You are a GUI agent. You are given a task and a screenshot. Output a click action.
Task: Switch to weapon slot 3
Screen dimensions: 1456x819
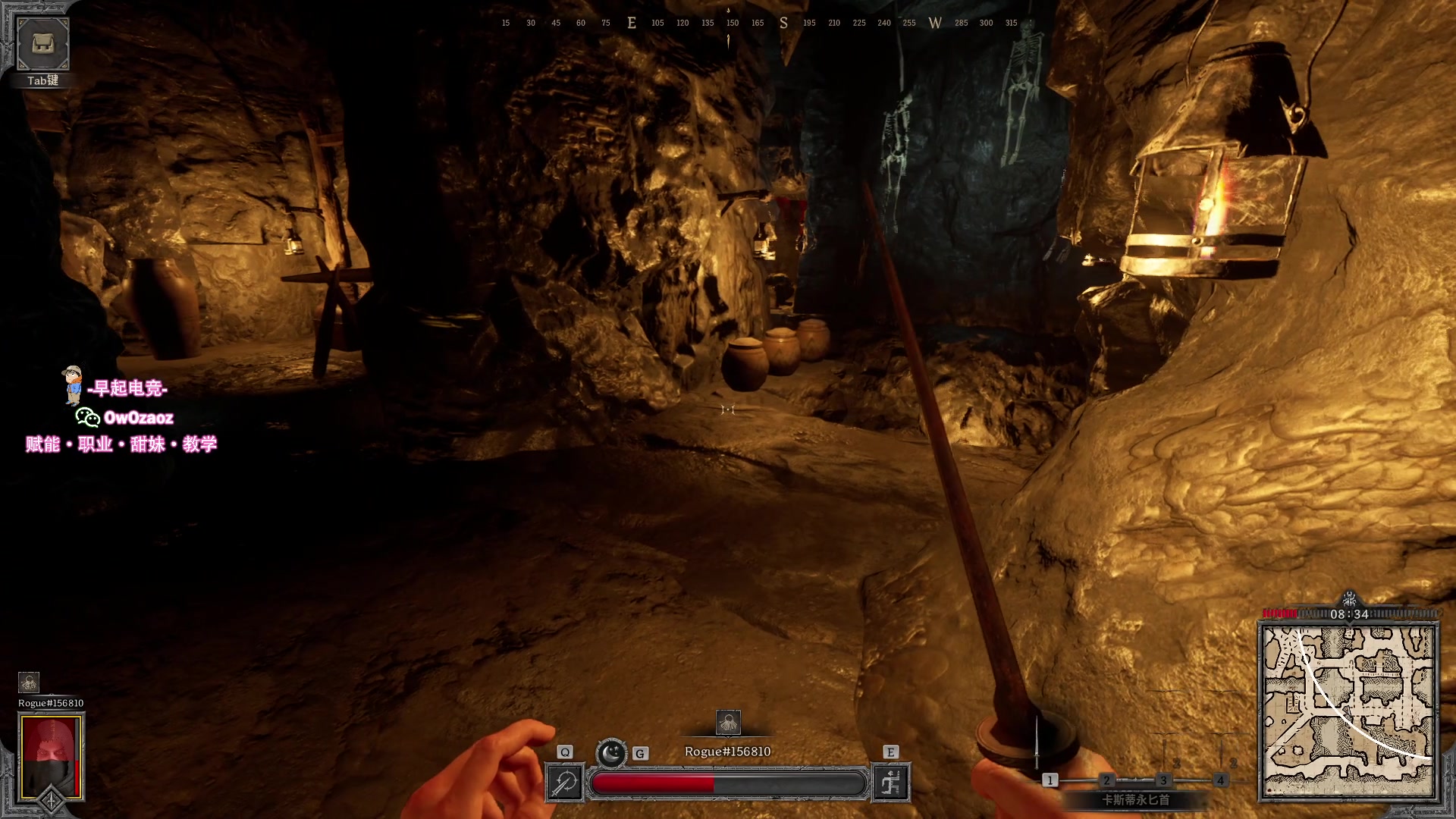click(x=1163, y=780)
